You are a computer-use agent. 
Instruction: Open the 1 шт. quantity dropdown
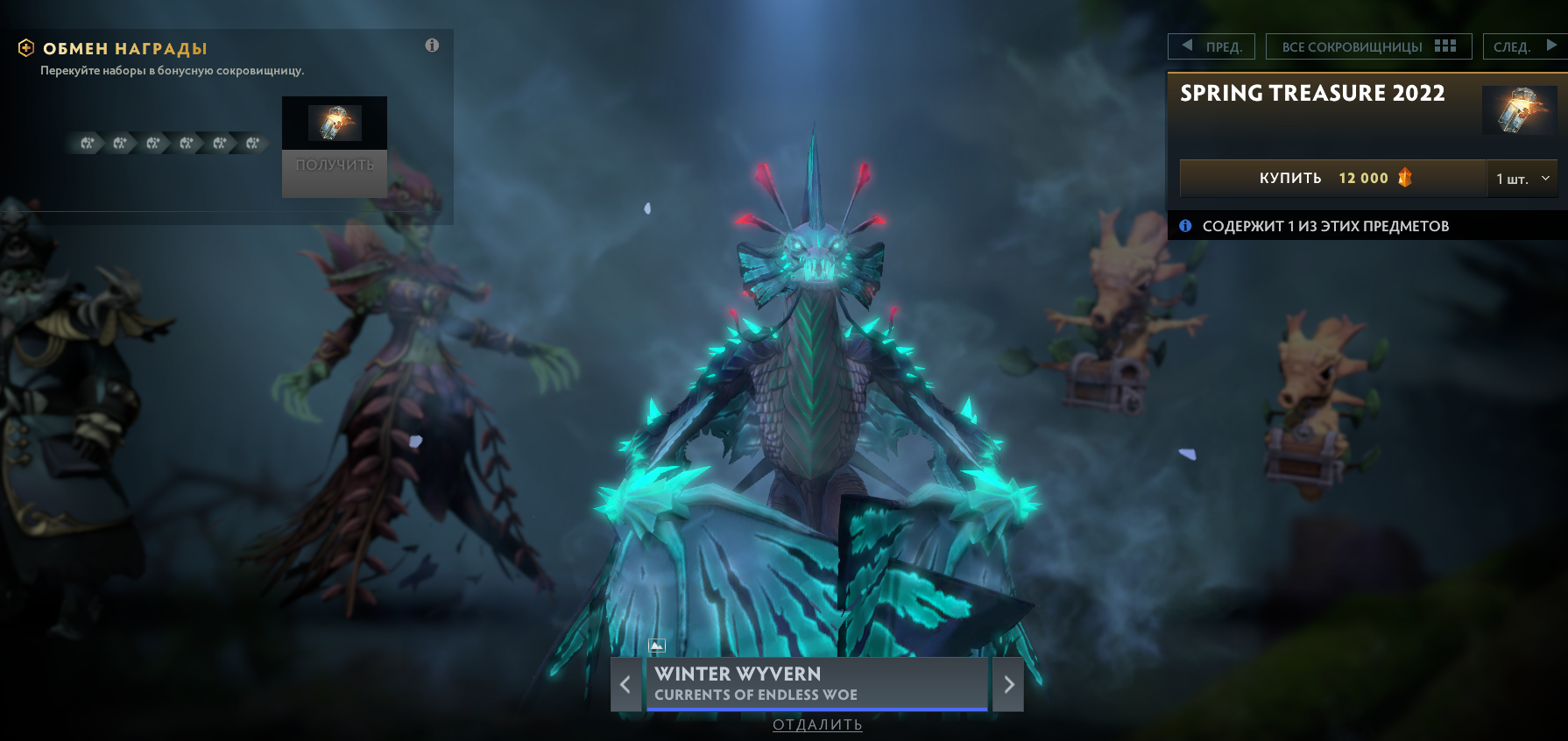pos(1522,178)
